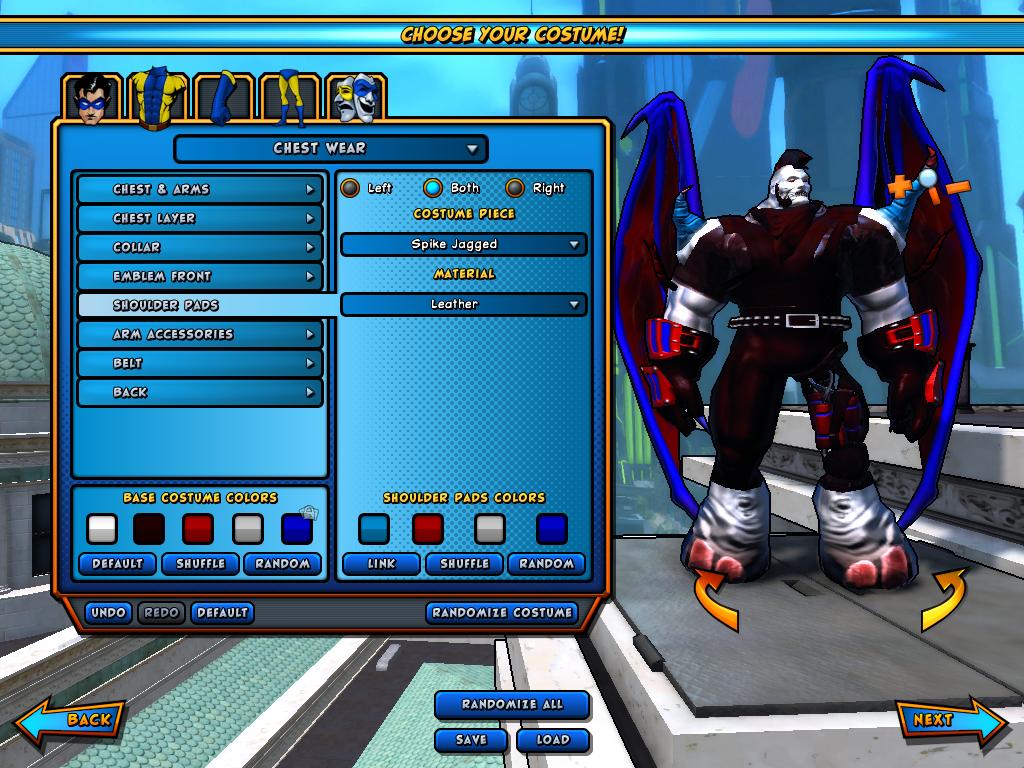Open the Chest Wear category dropdown
The width and height of the screenshot is (1024, 768).
click(x=330, y=149)
